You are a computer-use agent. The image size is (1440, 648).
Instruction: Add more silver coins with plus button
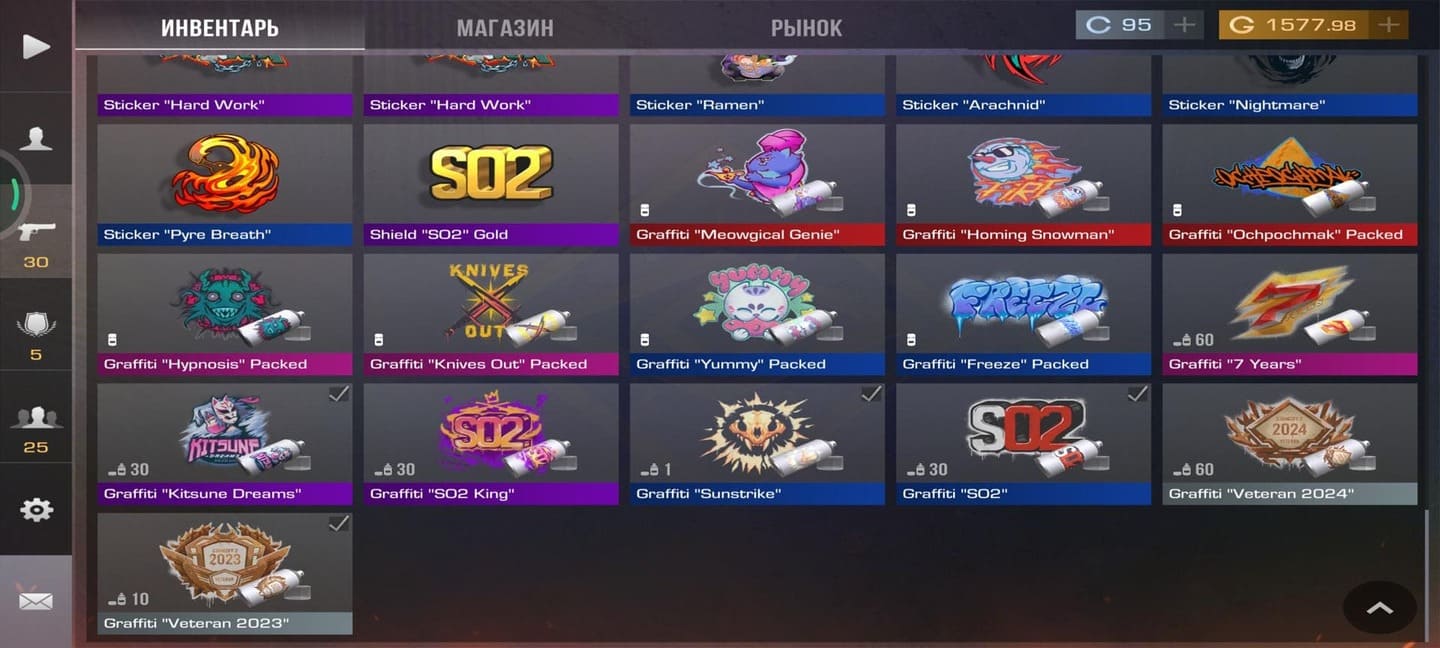[1184, 25]
